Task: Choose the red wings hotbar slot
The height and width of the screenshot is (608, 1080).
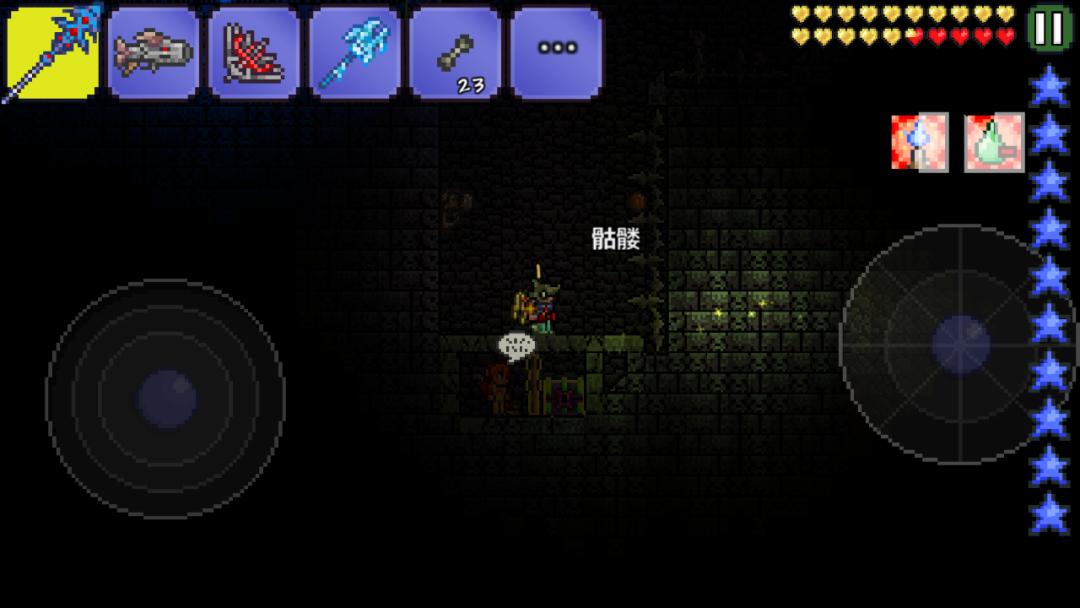Action: coord(254,53)
